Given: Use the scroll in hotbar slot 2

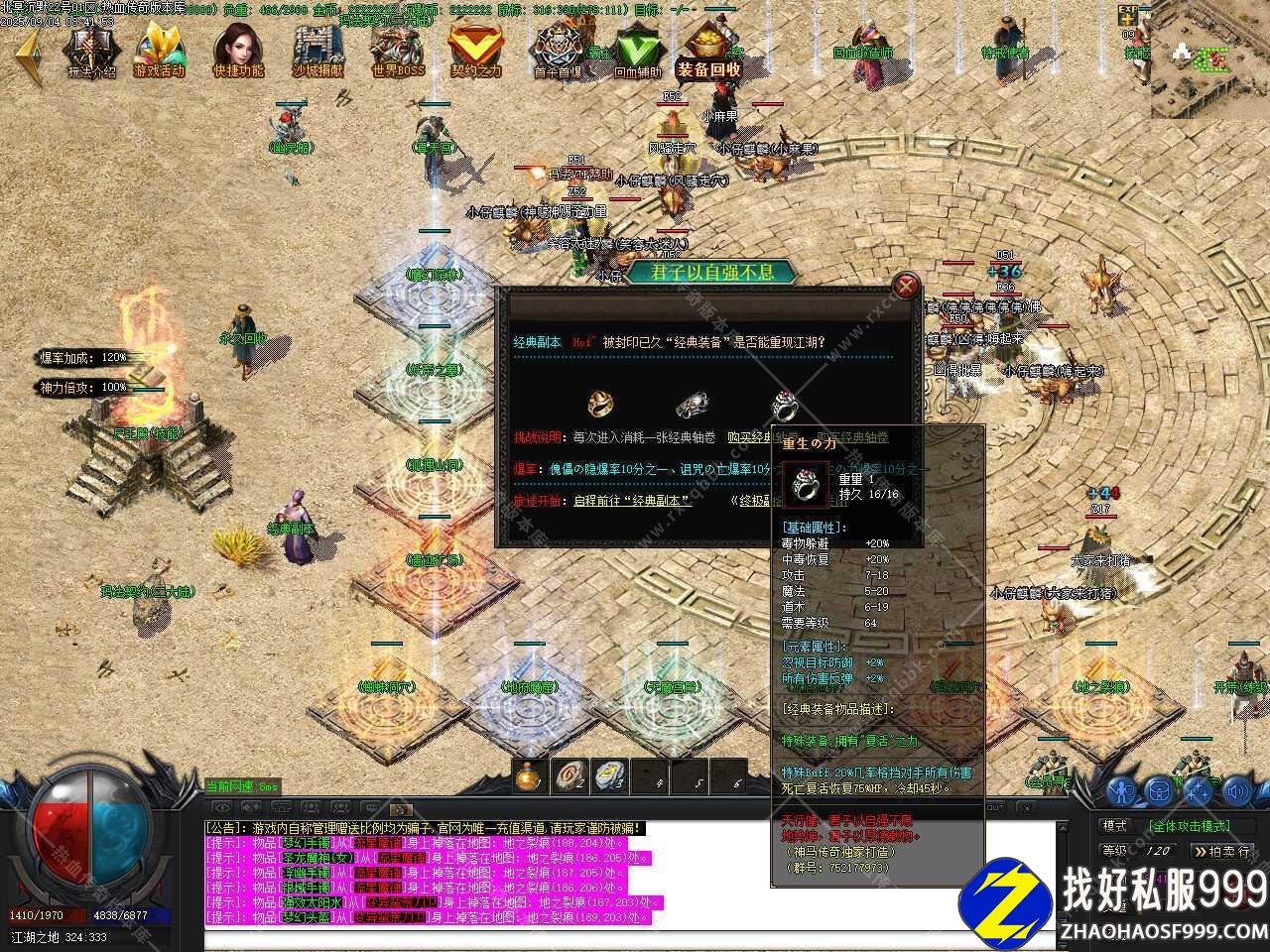Looking at the screenshot, I should point(569,776).
